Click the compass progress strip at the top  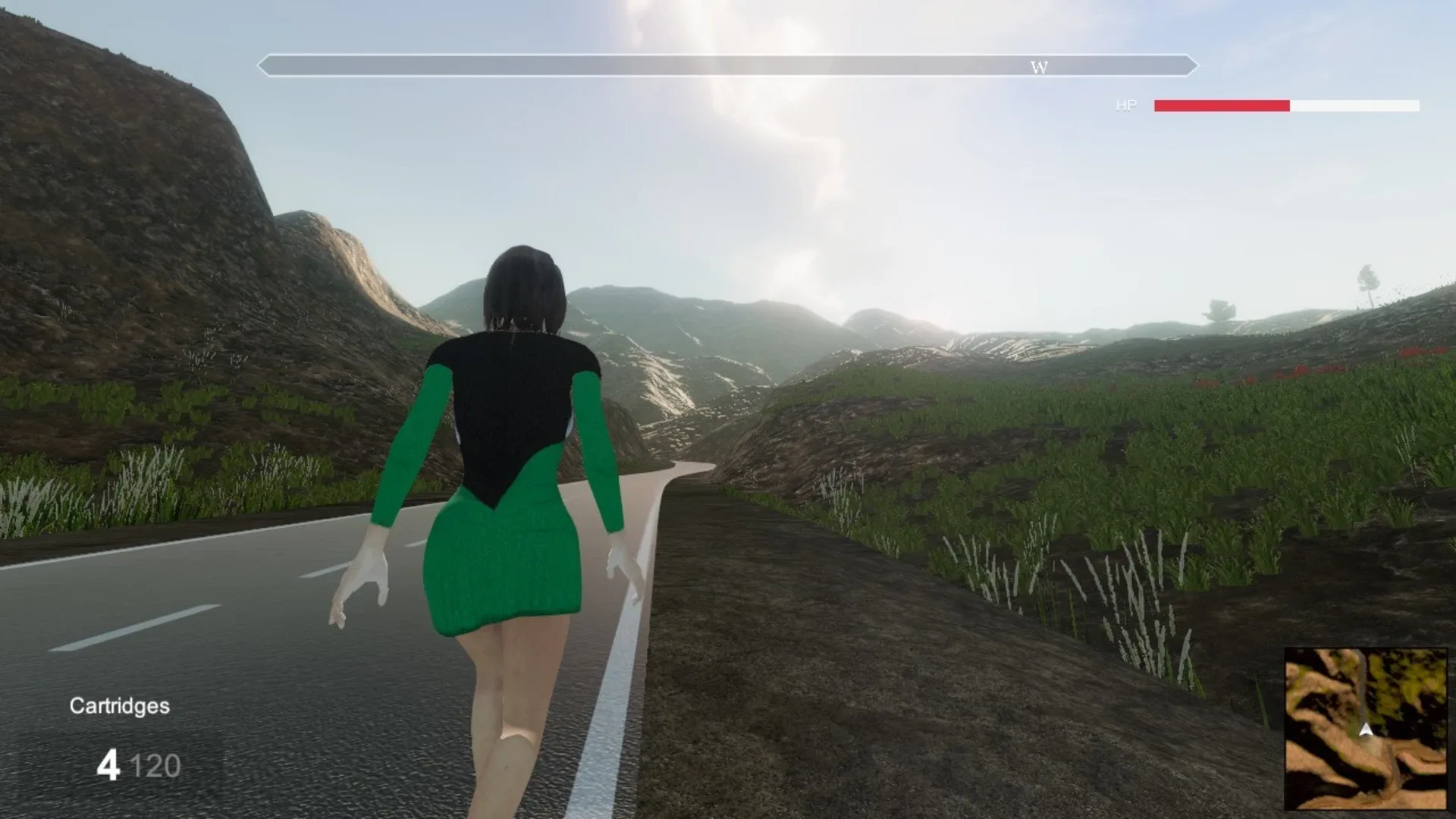coord(728,66)
